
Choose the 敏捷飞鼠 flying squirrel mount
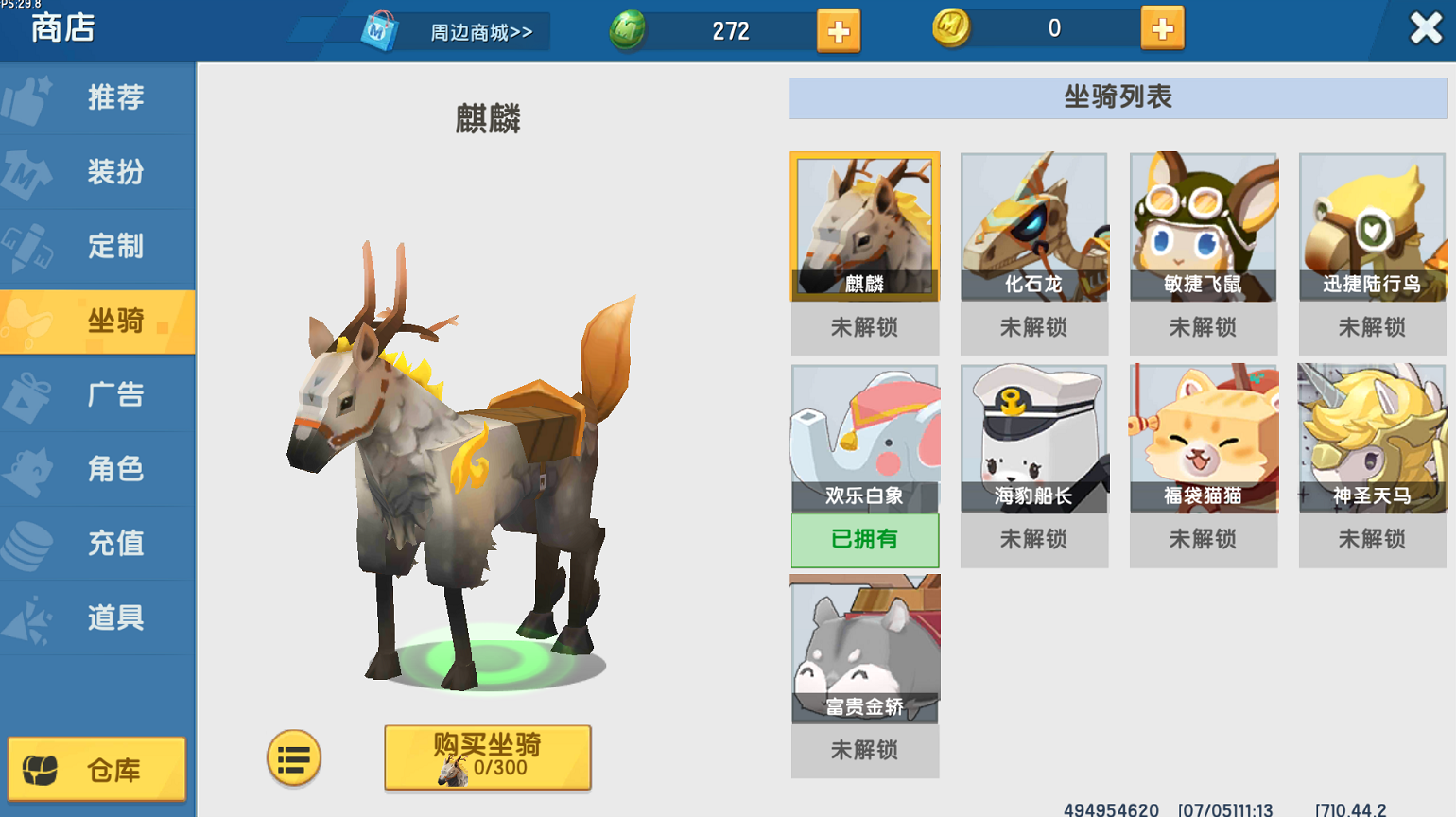click(1203, 228)
